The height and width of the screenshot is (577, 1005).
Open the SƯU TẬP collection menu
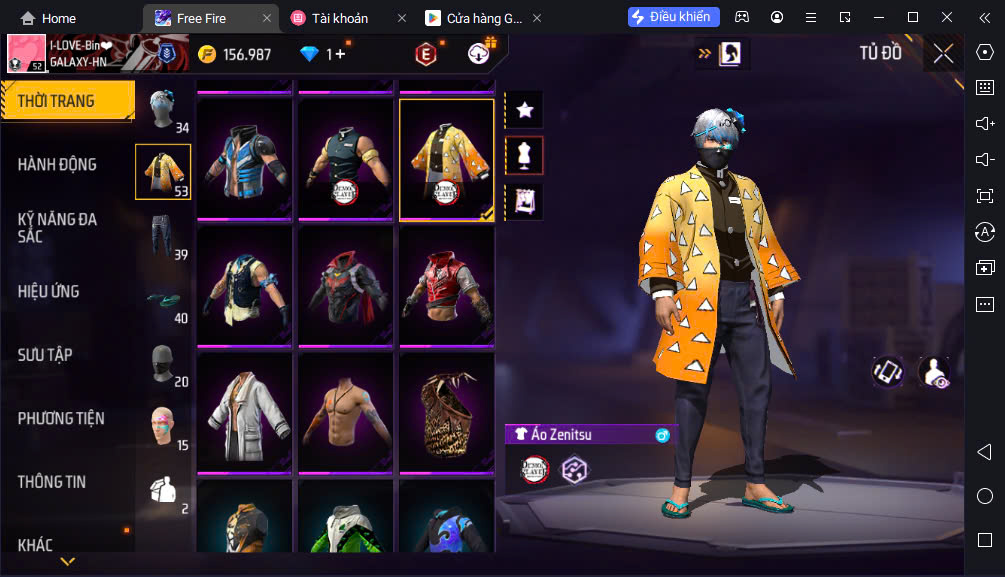[x=45, y=355]
